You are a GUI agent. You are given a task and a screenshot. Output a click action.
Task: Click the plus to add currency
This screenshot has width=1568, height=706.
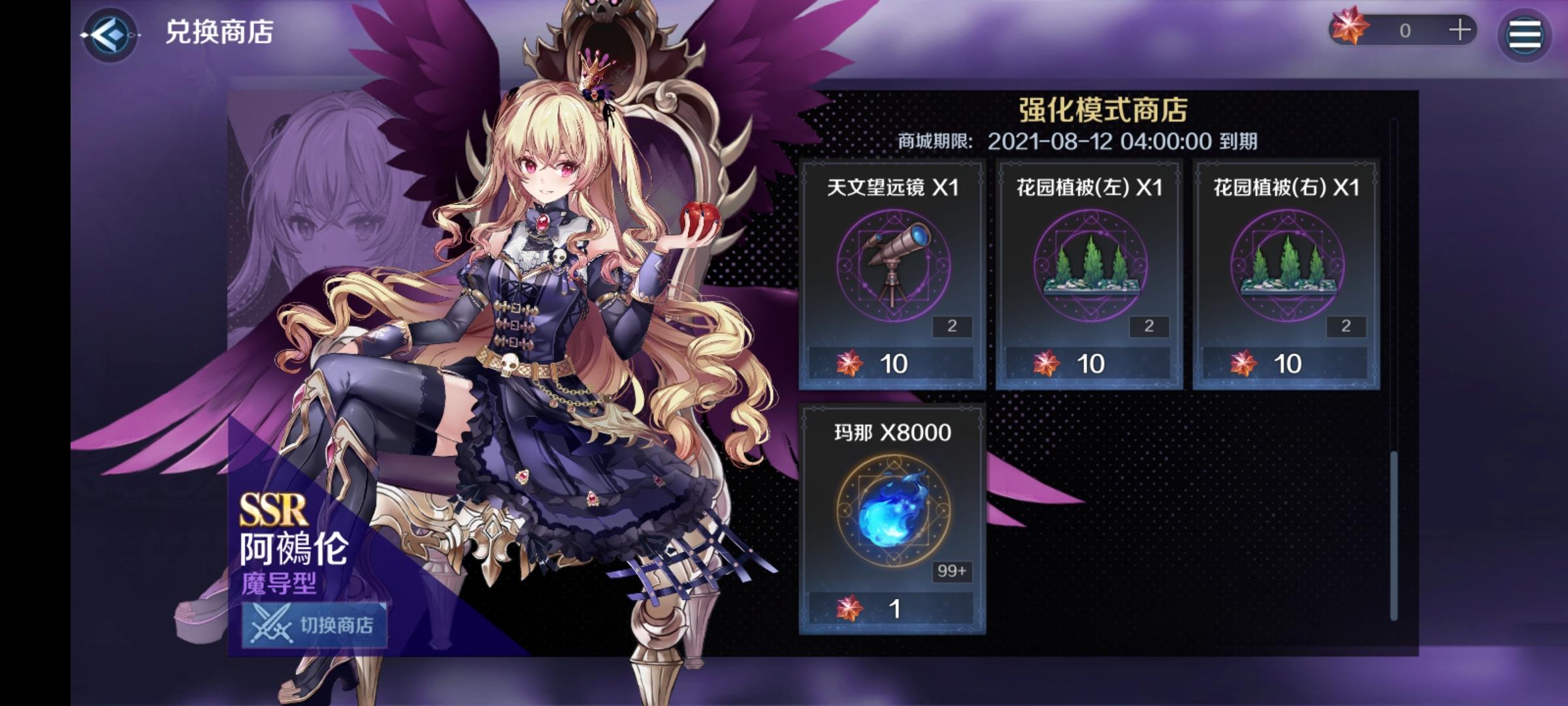point(1457,29)
